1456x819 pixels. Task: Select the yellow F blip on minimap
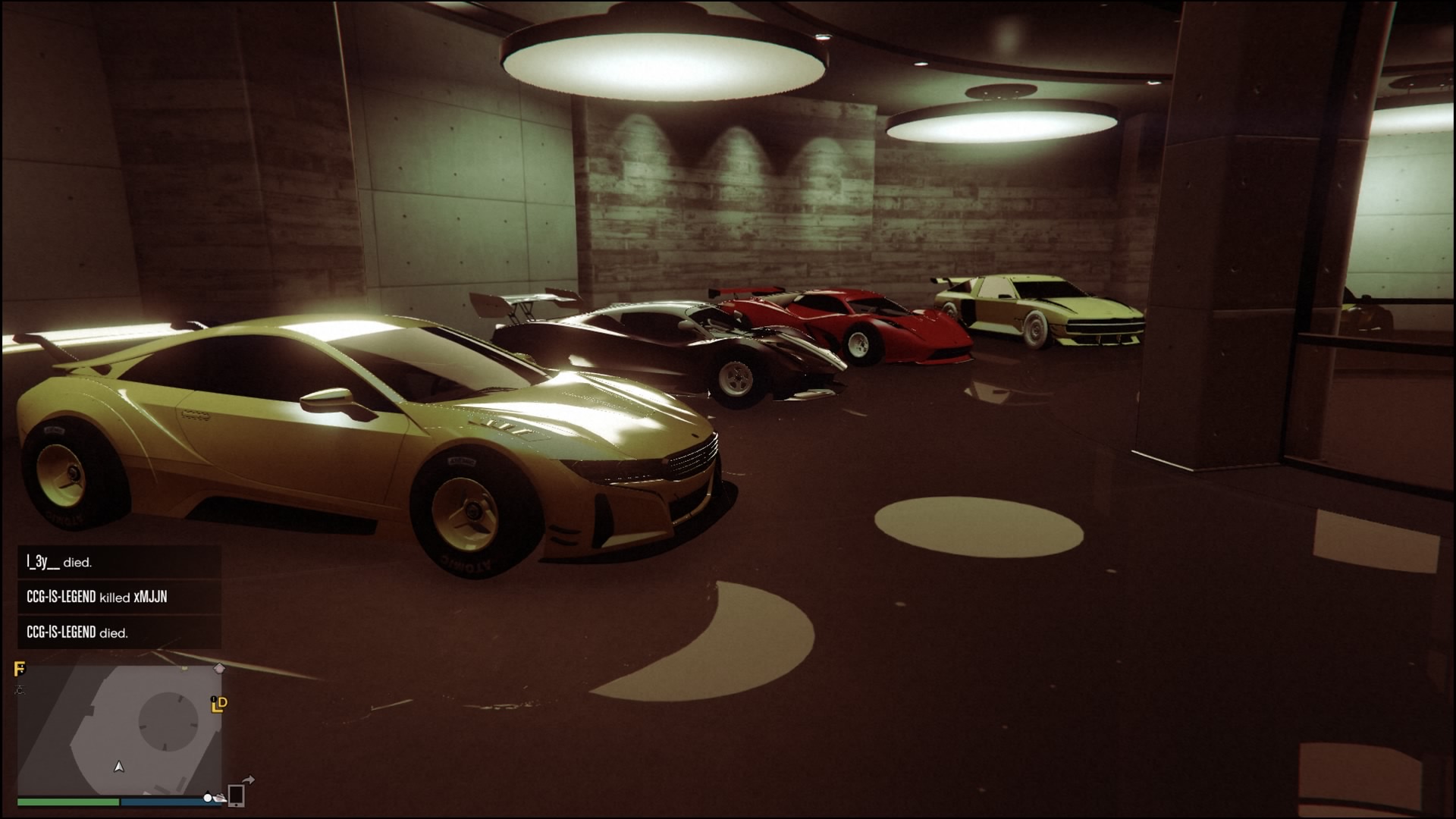pos(20,669)
